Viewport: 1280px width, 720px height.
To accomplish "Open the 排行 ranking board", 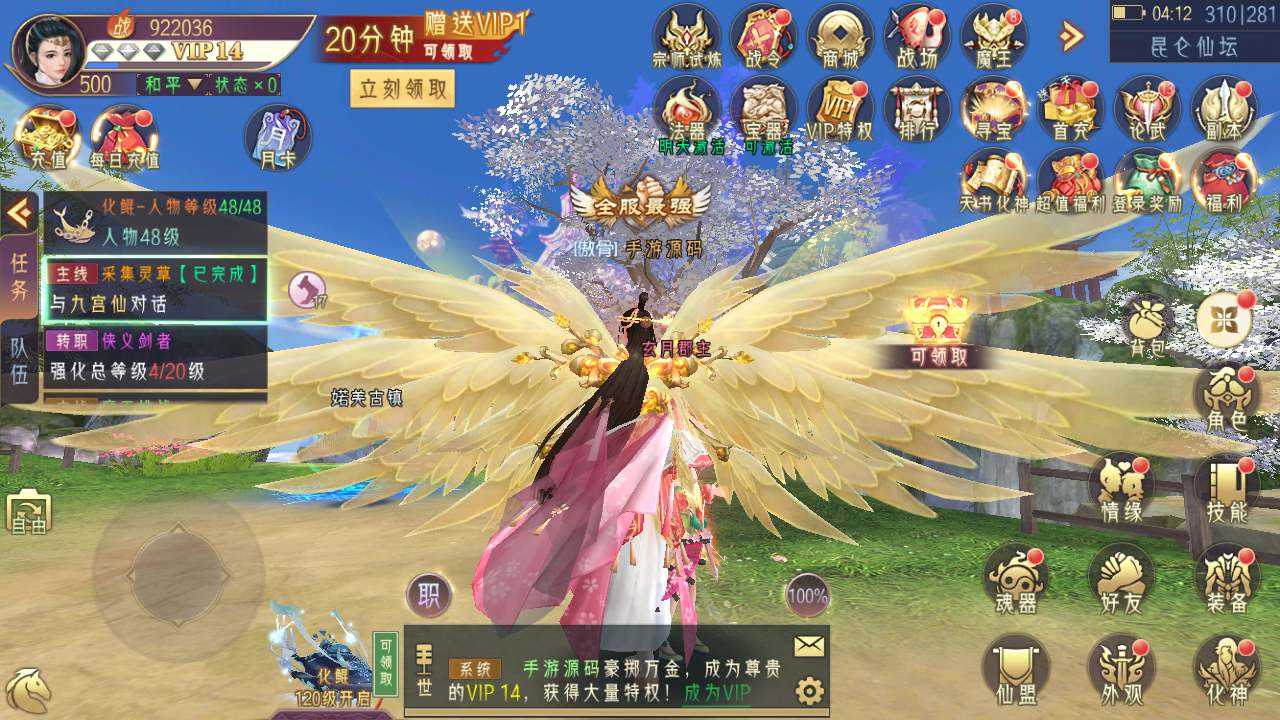I will (x=916, y=108).
